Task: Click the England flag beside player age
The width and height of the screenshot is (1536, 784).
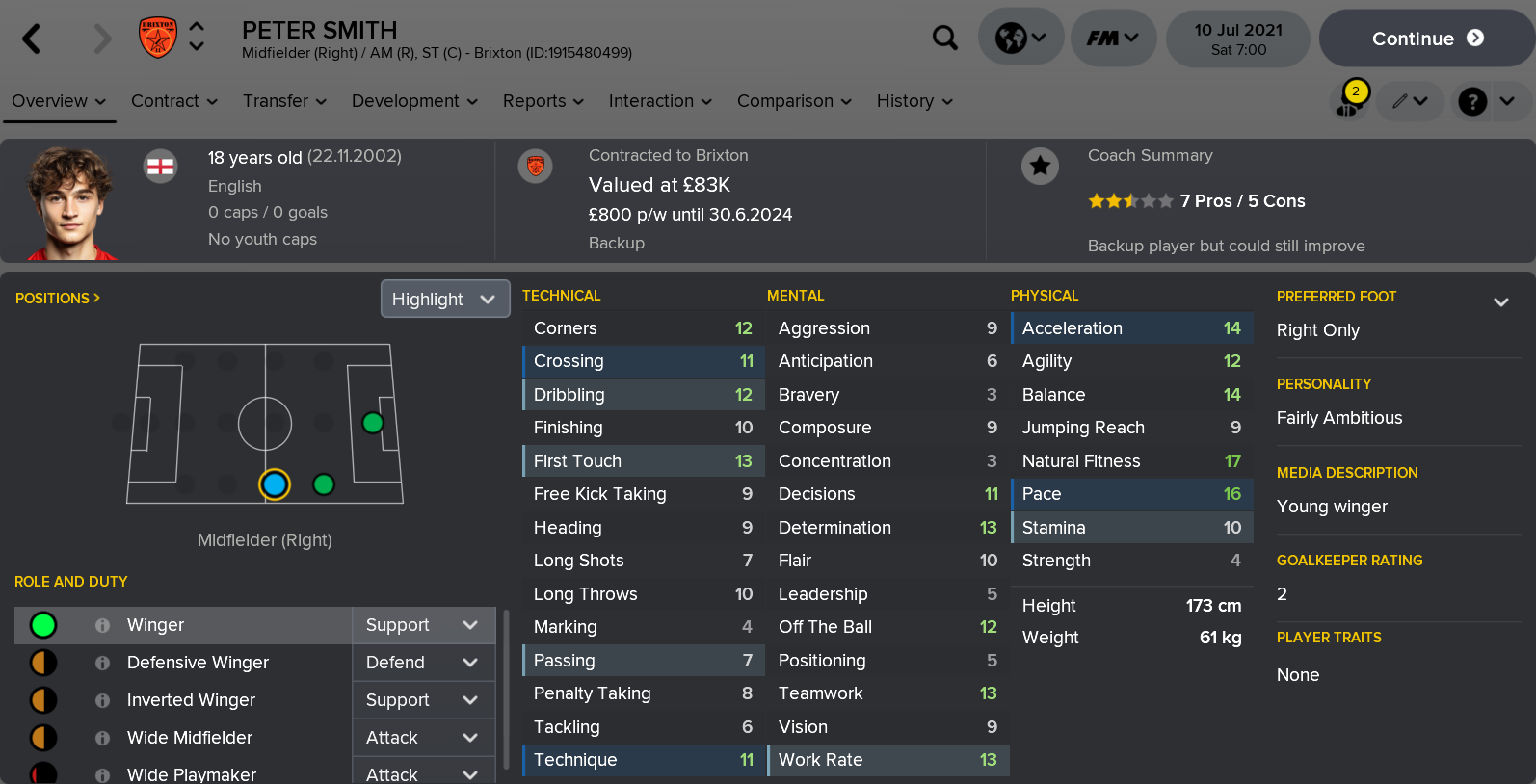Action: [160, 166]
